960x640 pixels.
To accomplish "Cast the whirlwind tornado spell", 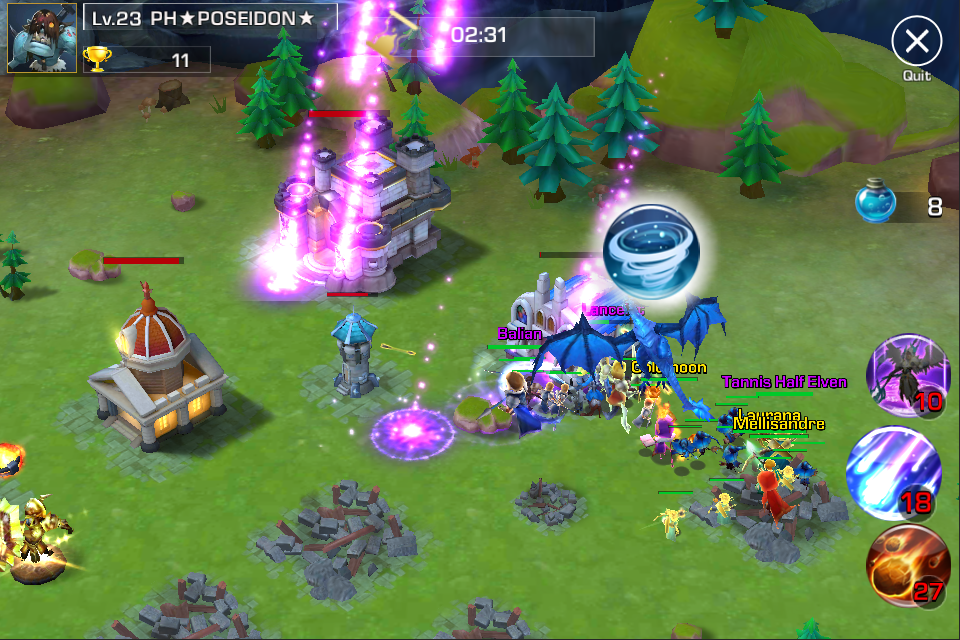I will [651, 251].
